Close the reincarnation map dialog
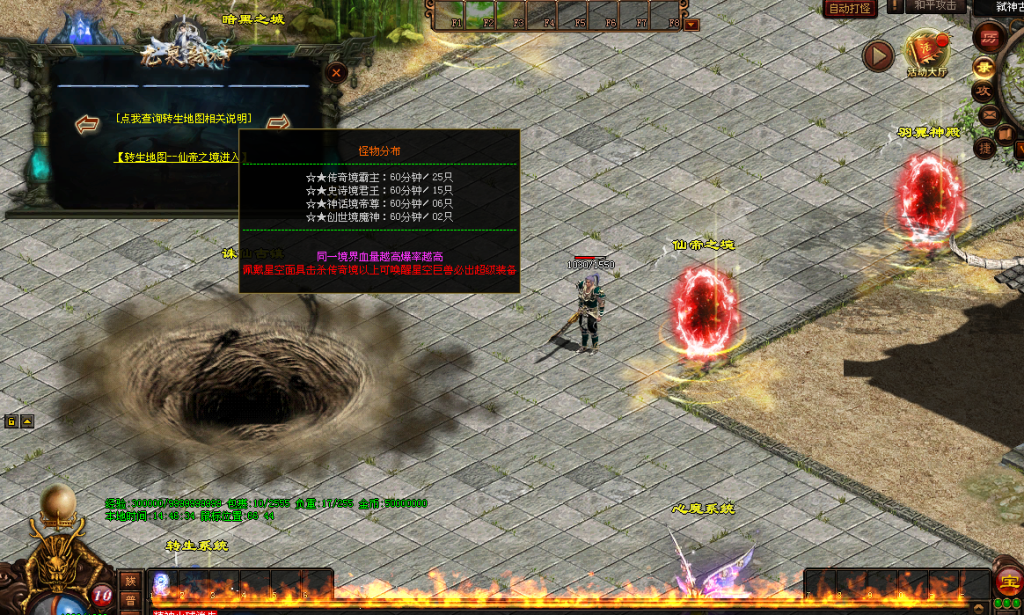 click(x=337, y=72)
